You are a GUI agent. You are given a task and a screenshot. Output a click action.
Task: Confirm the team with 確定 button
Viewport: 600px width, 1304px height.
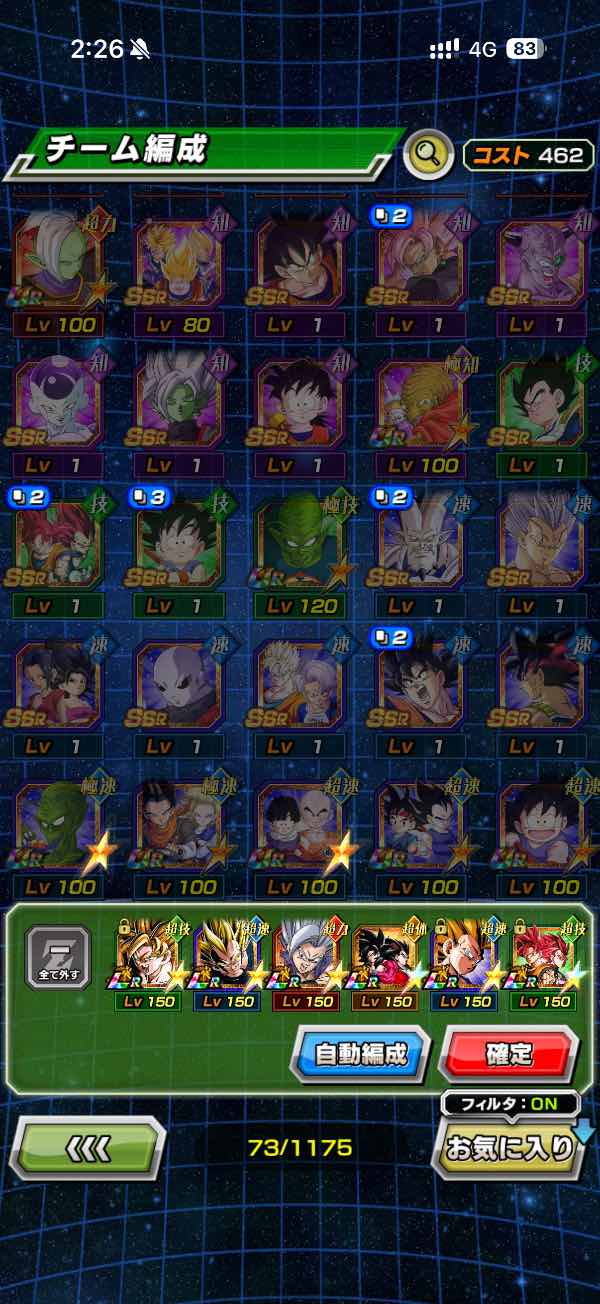coord(508,1053)
